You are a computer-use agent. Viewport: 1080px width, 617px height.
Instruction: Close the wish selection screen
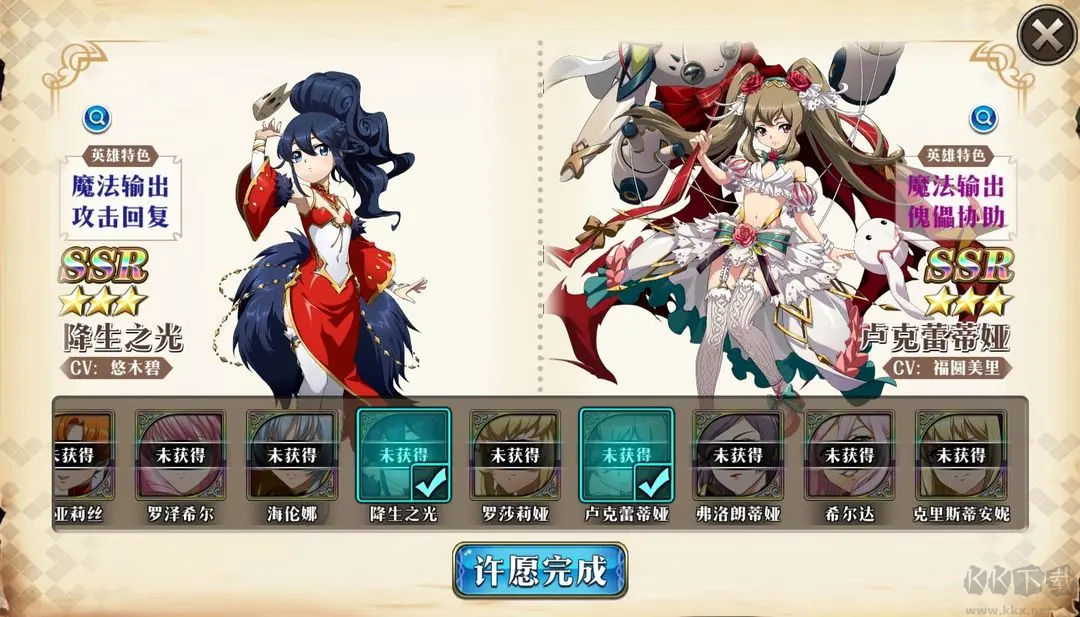coord(1047,37)
